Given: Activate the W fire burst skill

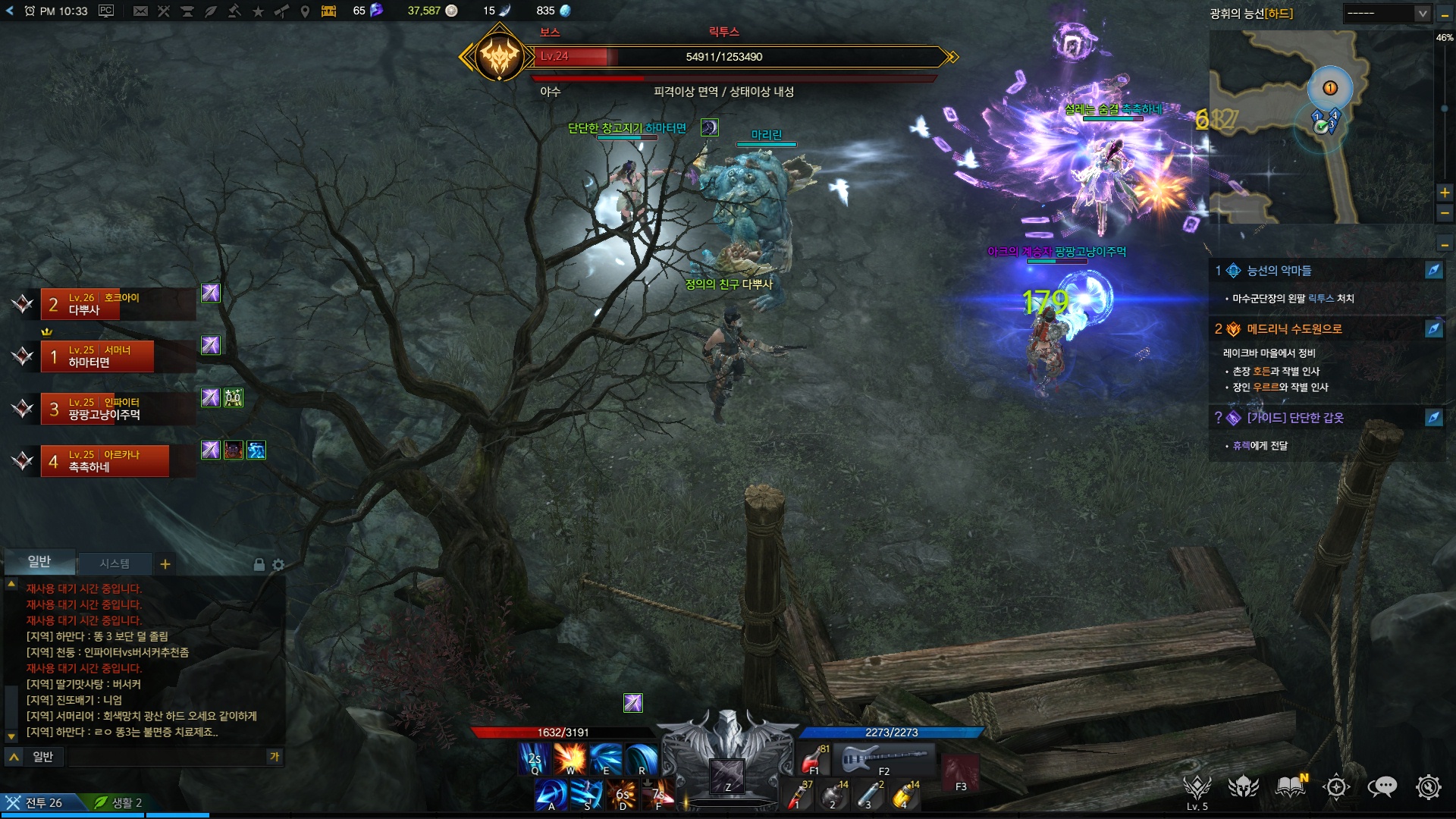Looking at the screenshot, I should [570, 758].
